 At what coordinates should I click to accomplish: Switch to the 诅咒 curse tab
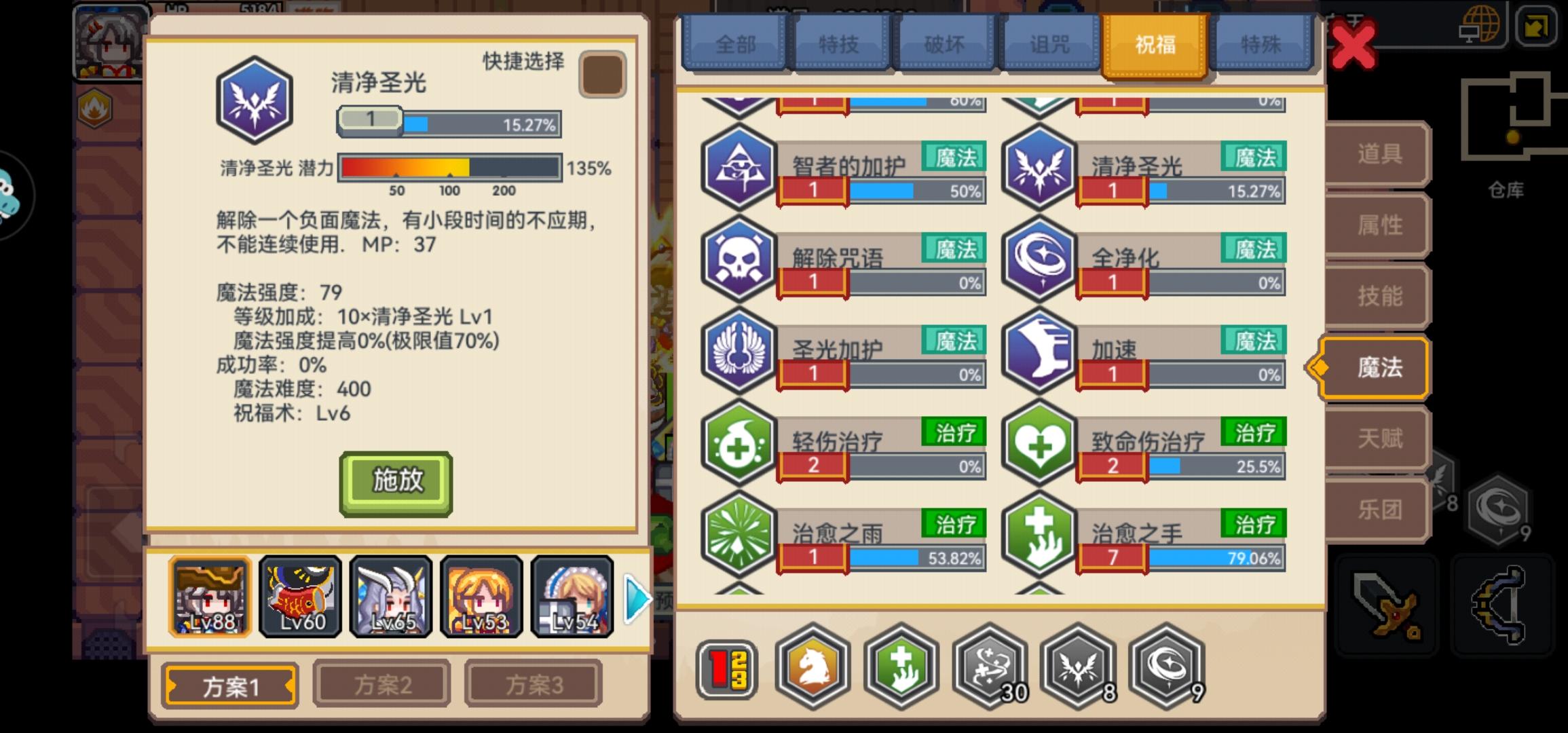coord(1049,43)
